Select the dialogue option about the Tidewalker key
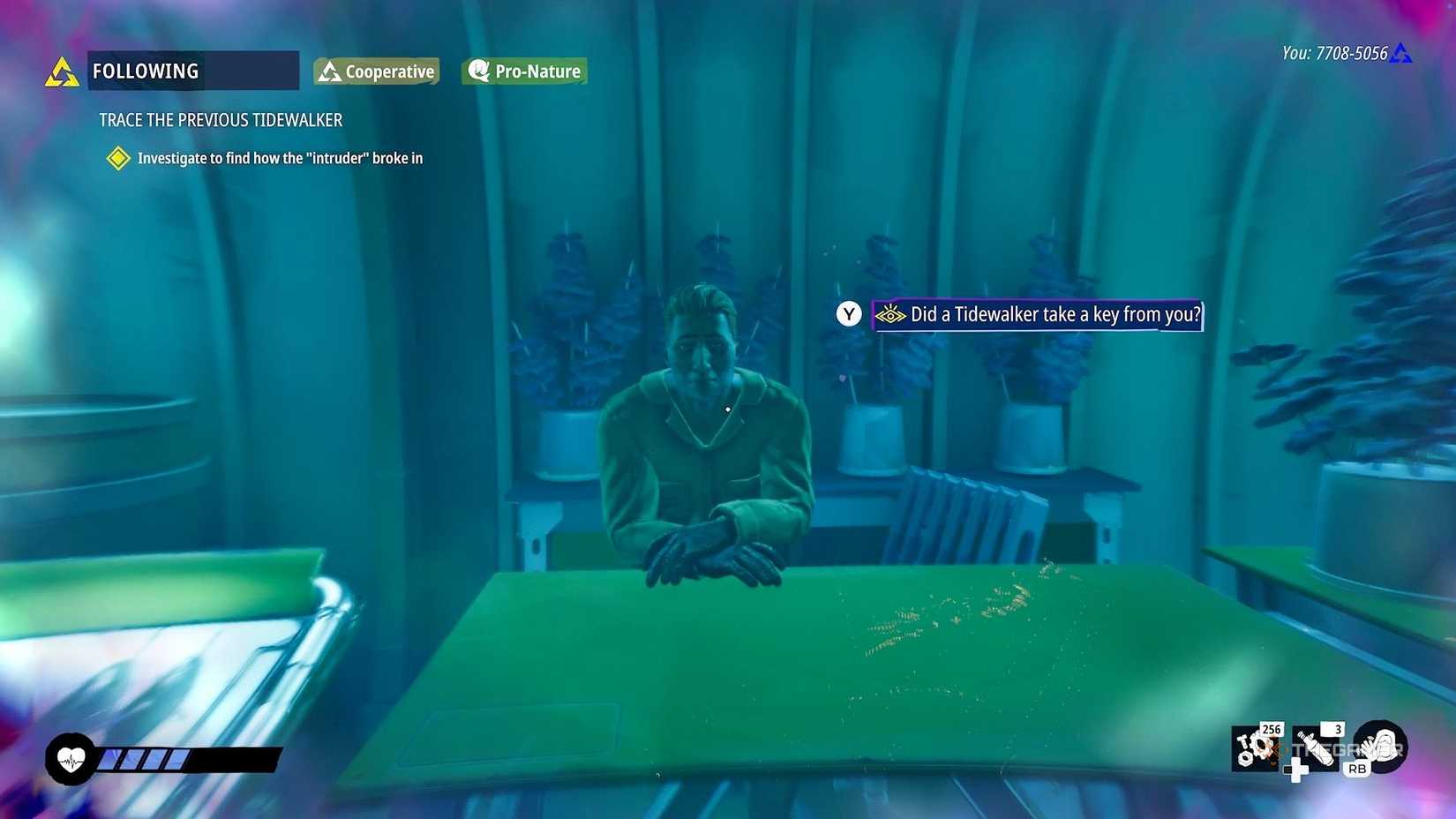 click(x=1054, y=314)
